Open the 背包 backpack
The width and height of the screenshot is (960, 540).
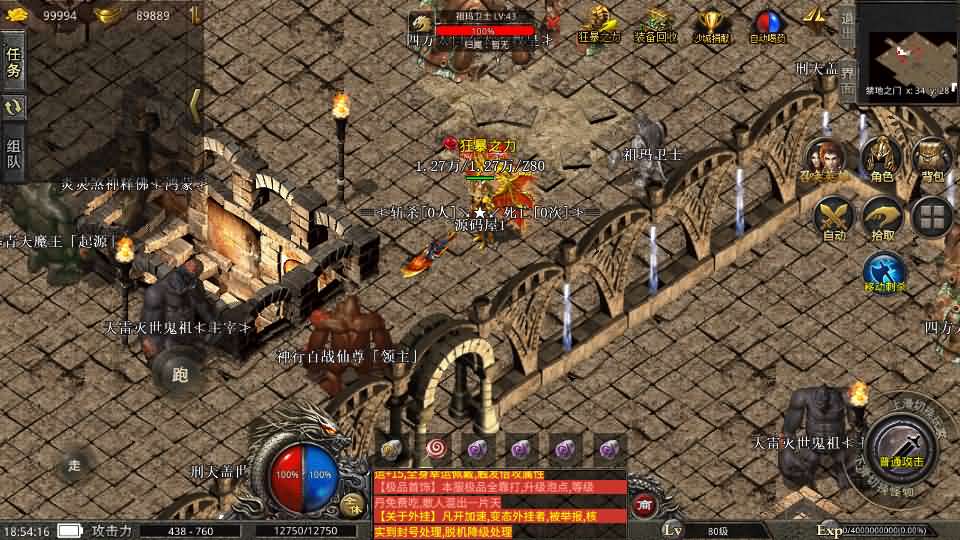[x=933, y=160]
